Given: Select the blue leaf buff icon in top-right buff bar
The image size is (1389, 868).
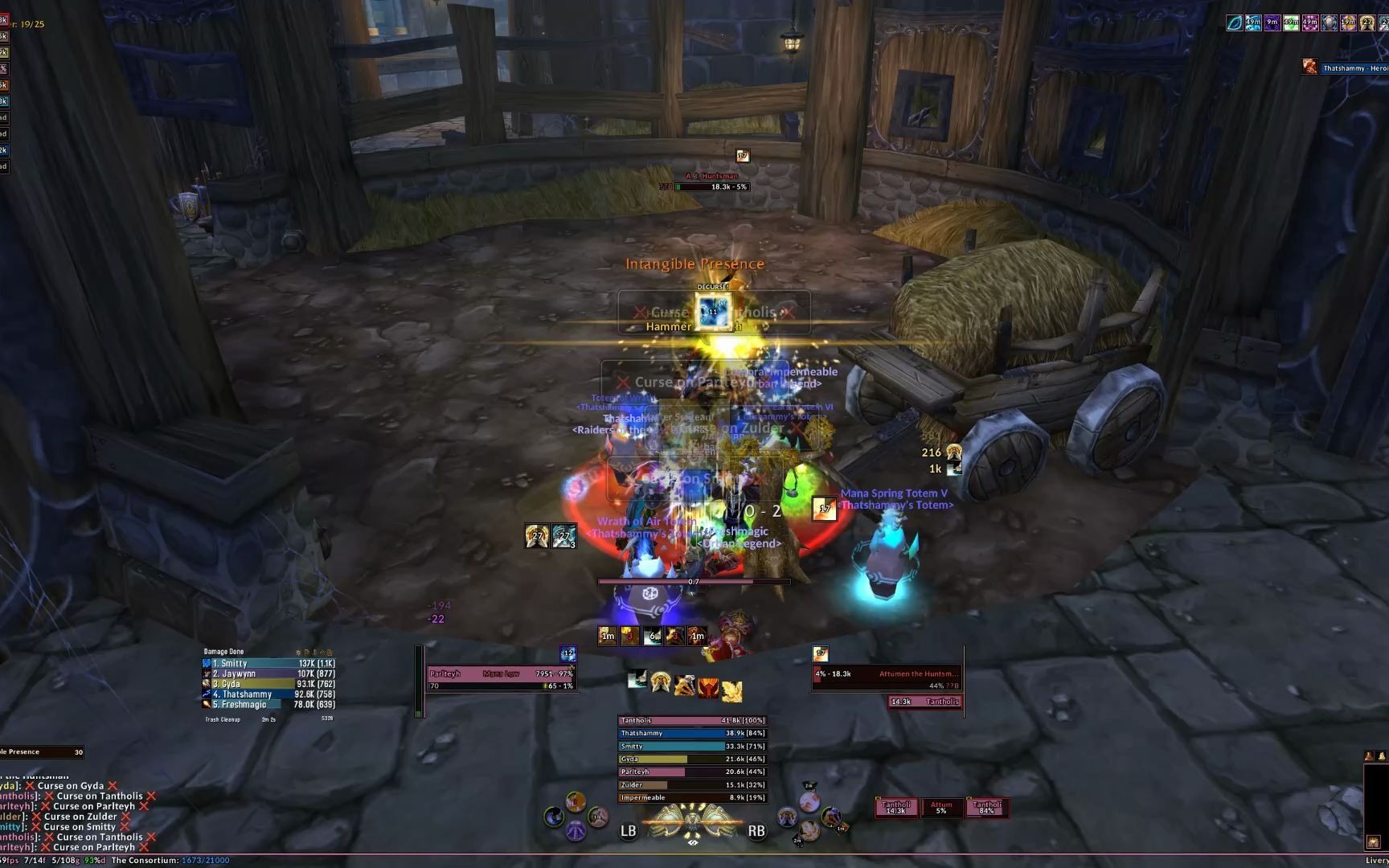Looking at the screenshot, I should pos(1235,23).
